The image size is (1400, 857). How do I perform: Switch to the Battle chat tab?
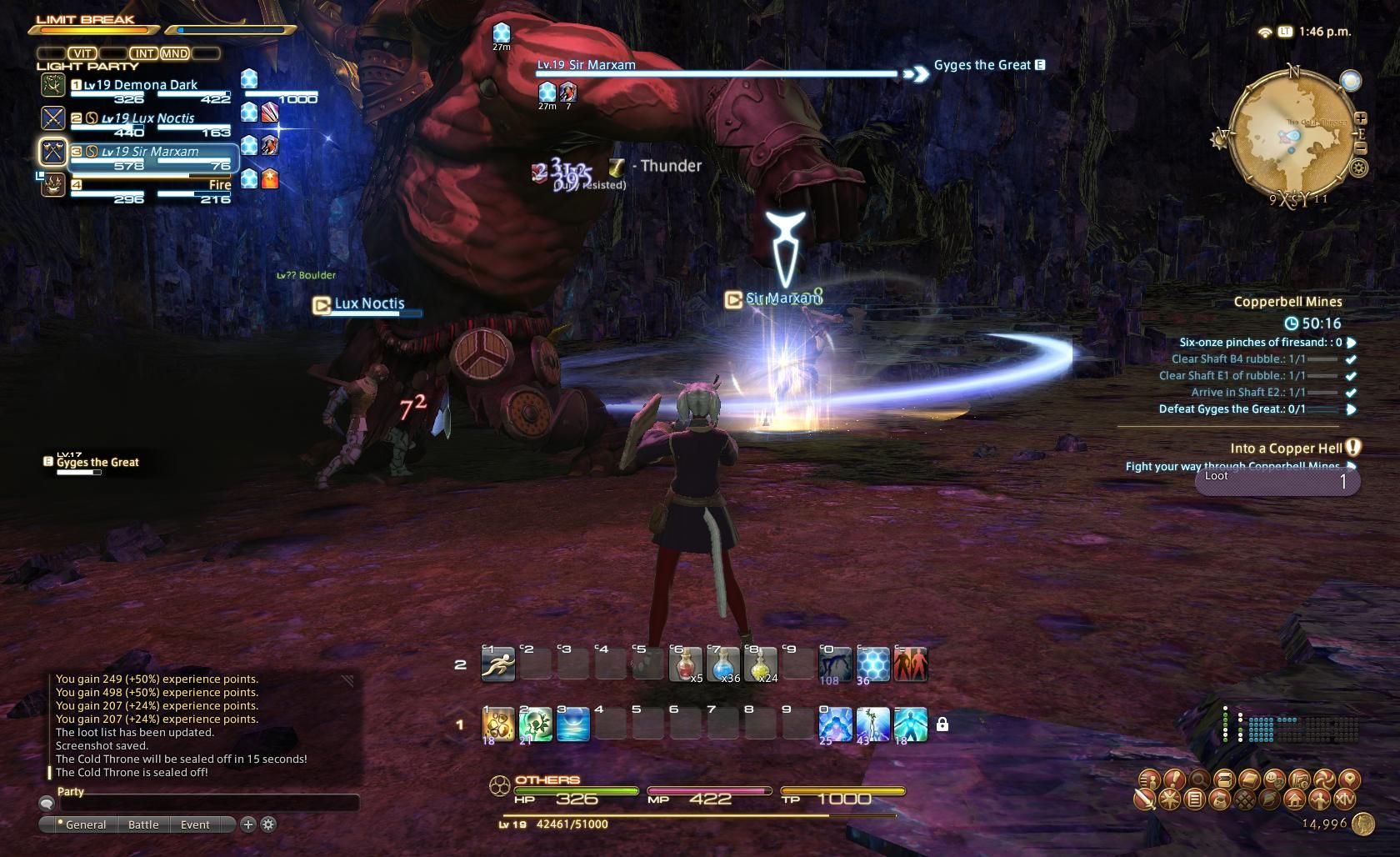coord(143,824)
